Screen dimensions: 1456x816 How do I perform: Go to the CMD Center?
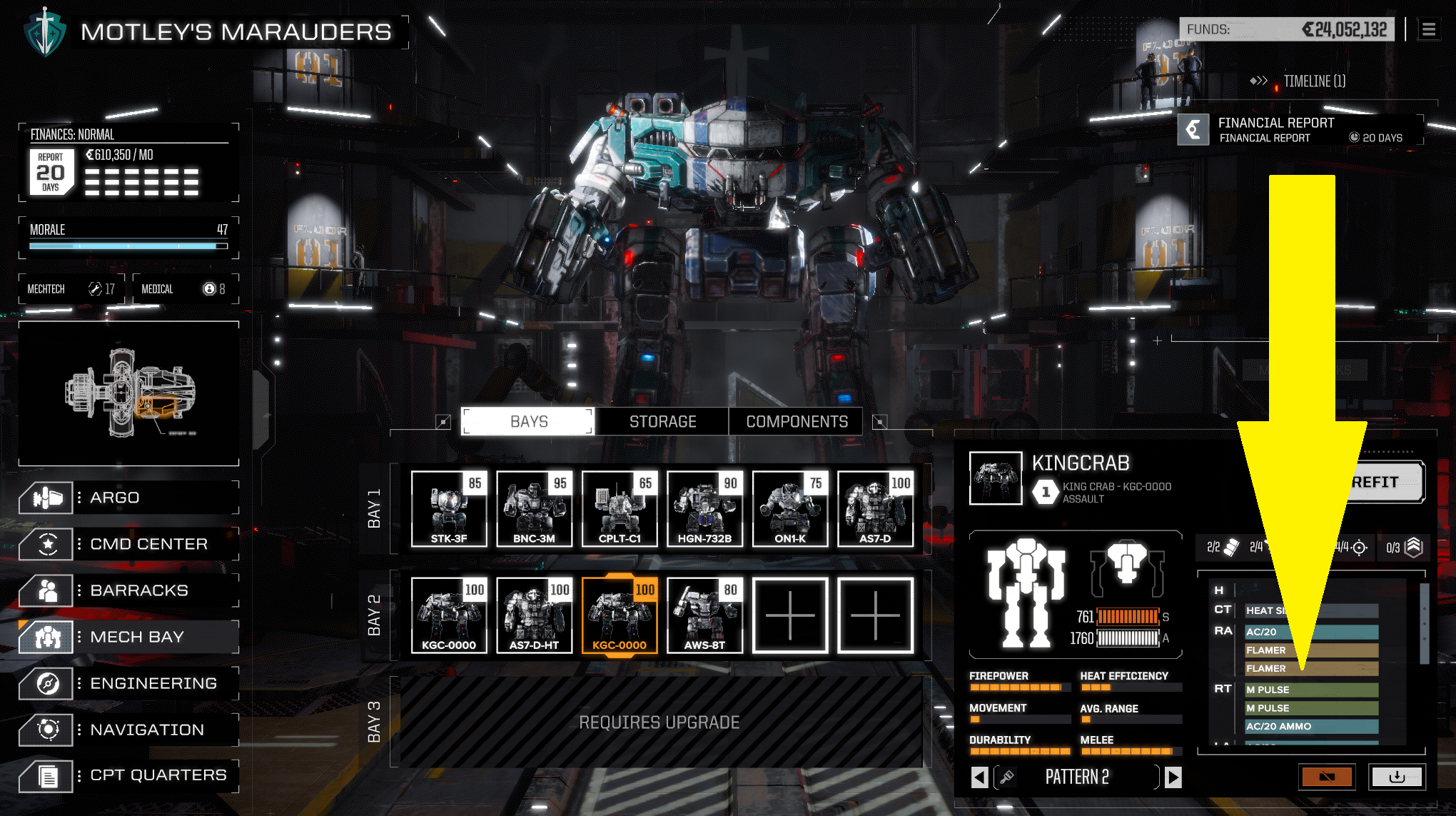pyautogui.click(x=128, y=544)
